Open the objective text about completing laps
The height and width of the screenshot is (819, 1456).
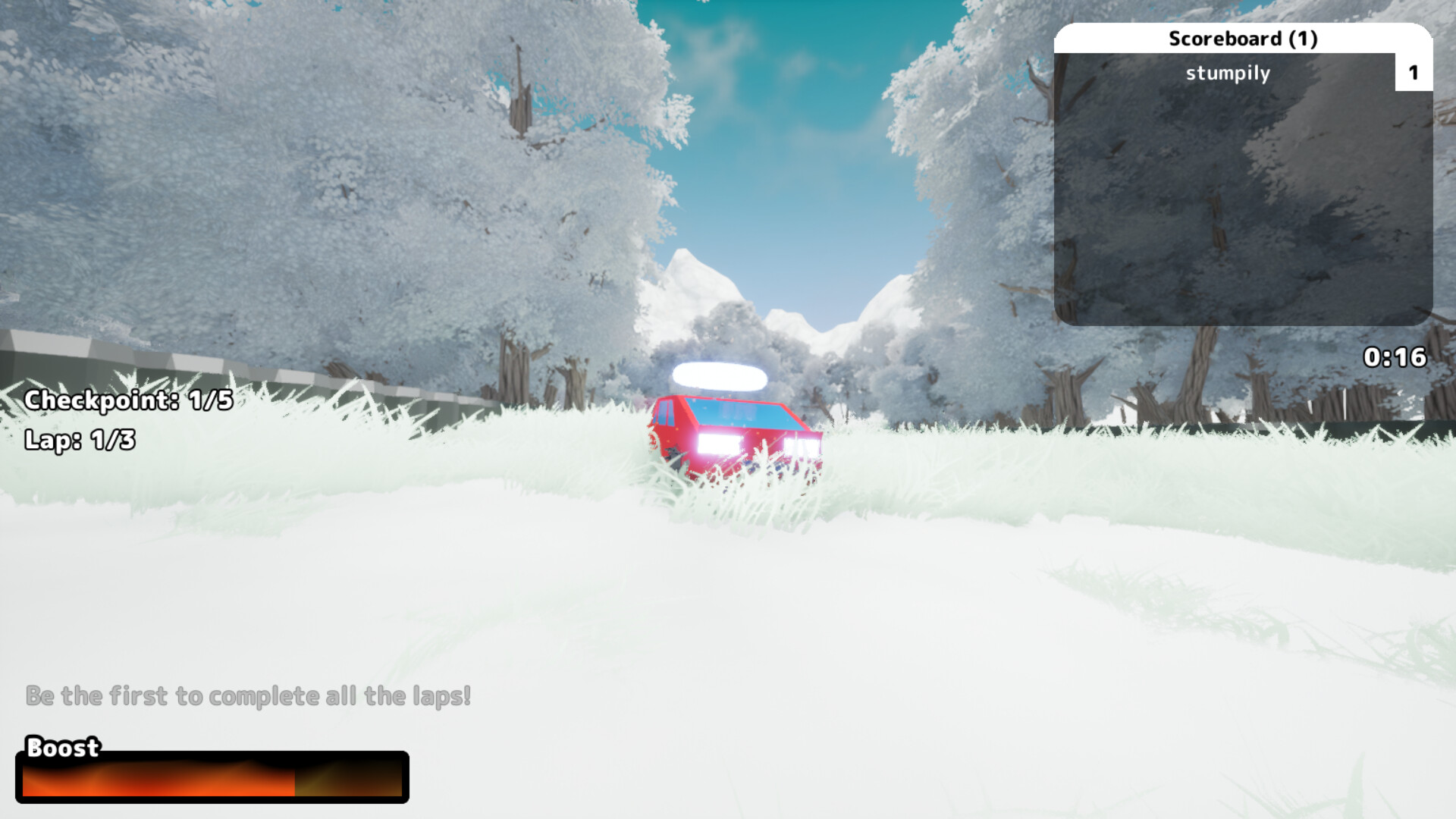click(x=248, y=694)
